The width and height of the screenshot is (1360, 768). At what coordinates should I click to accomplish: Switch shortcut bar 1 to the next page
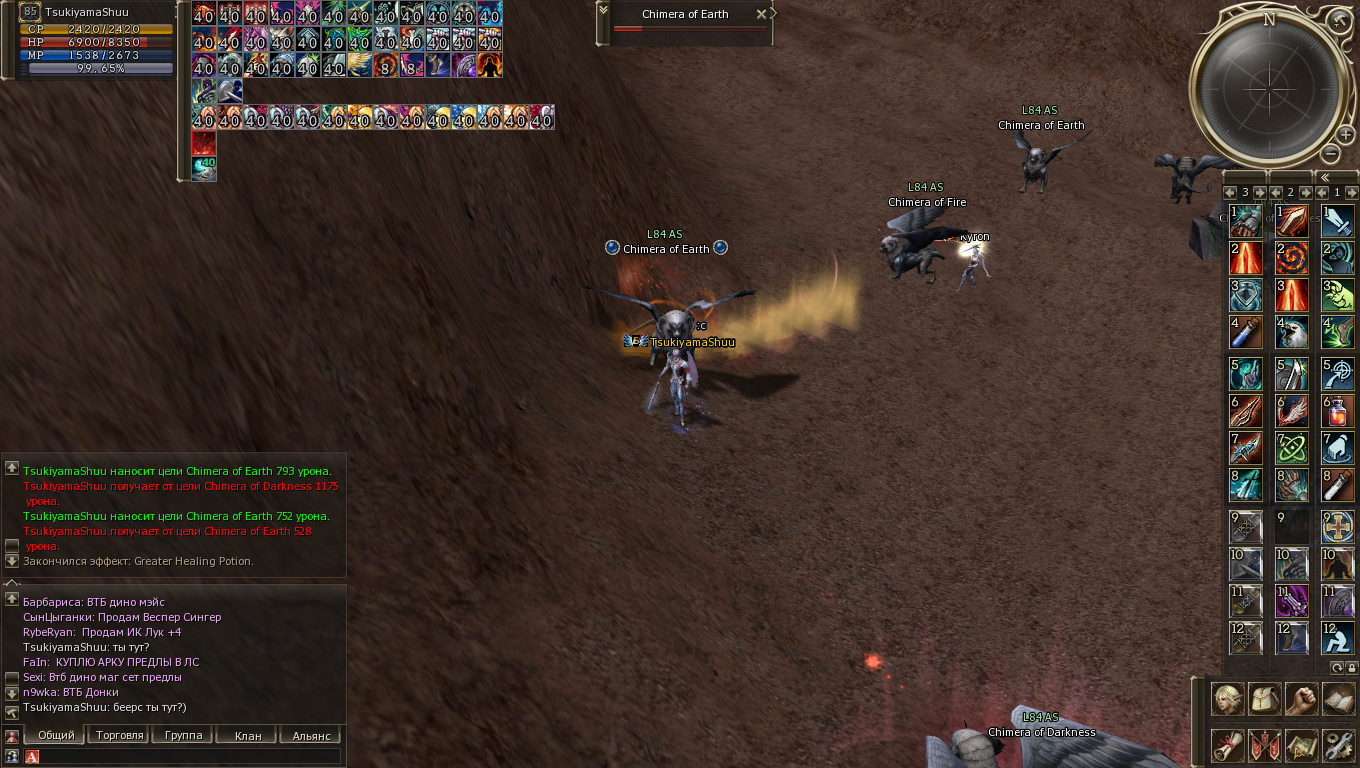[x=1350, y=191]
